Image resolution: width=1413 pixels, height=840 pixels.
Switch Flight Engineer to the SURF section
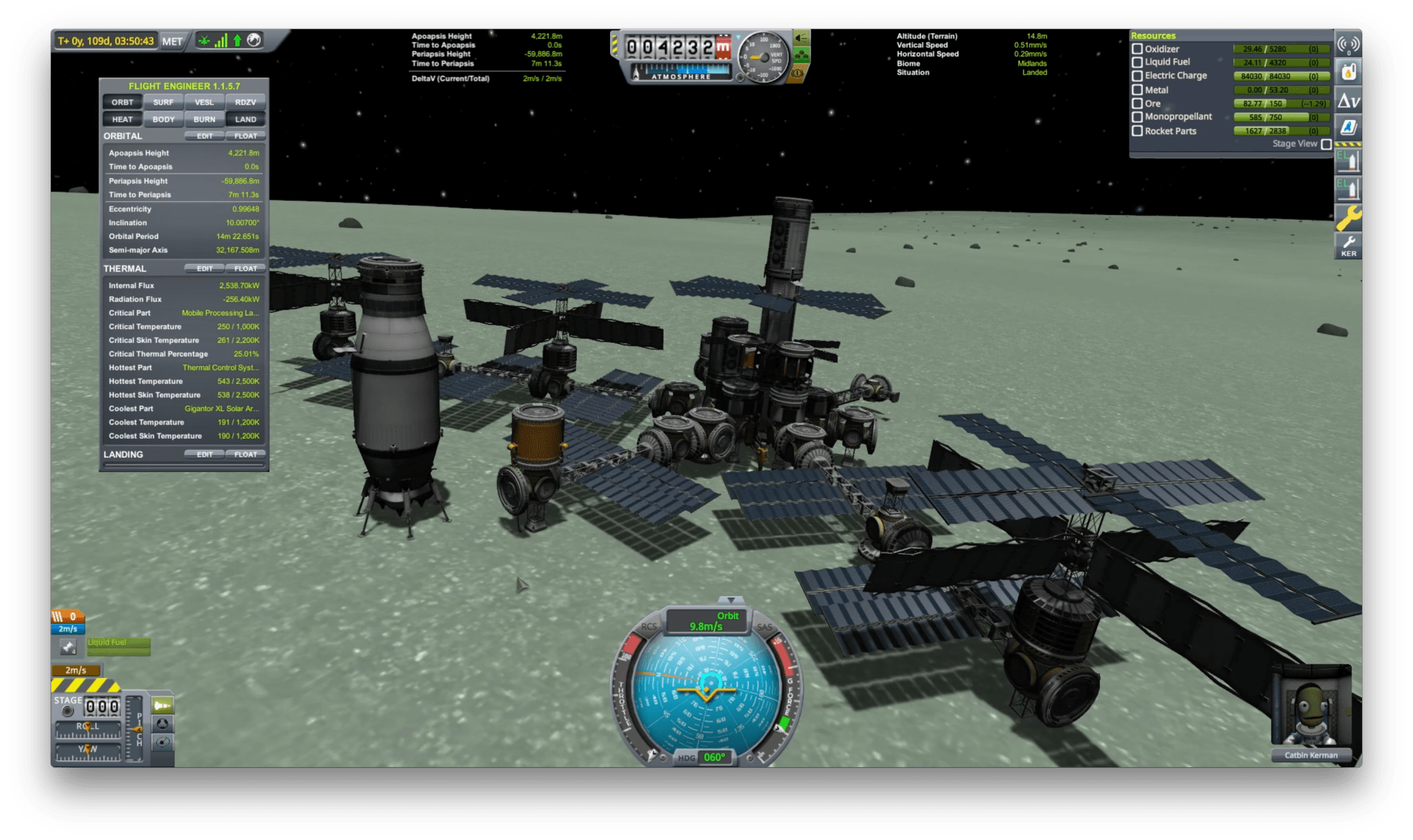[163, 102]
